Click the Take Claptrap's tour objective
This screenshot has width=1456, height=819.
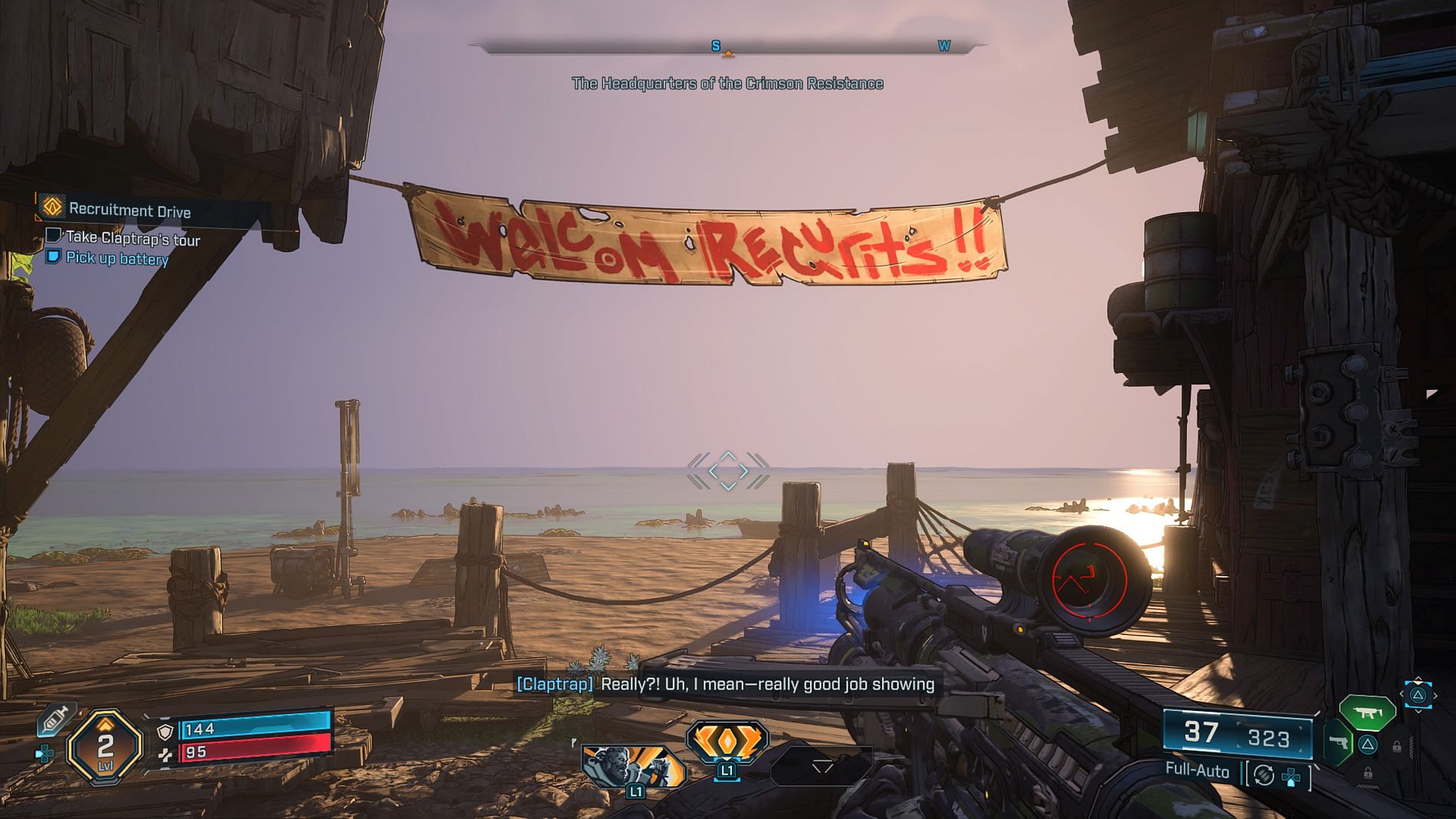click(132, 239)
